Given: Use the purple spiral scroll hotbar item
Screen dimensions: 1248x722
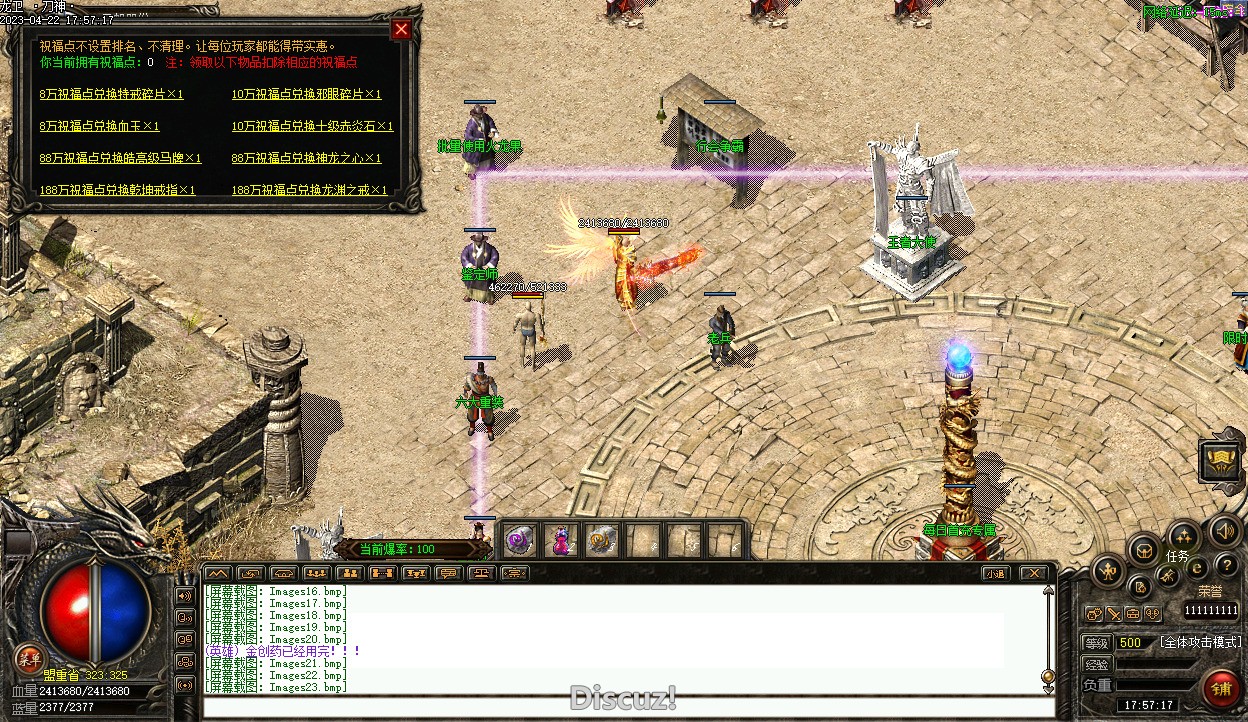Looking at the screenshot, I should (x=520, y=541).
